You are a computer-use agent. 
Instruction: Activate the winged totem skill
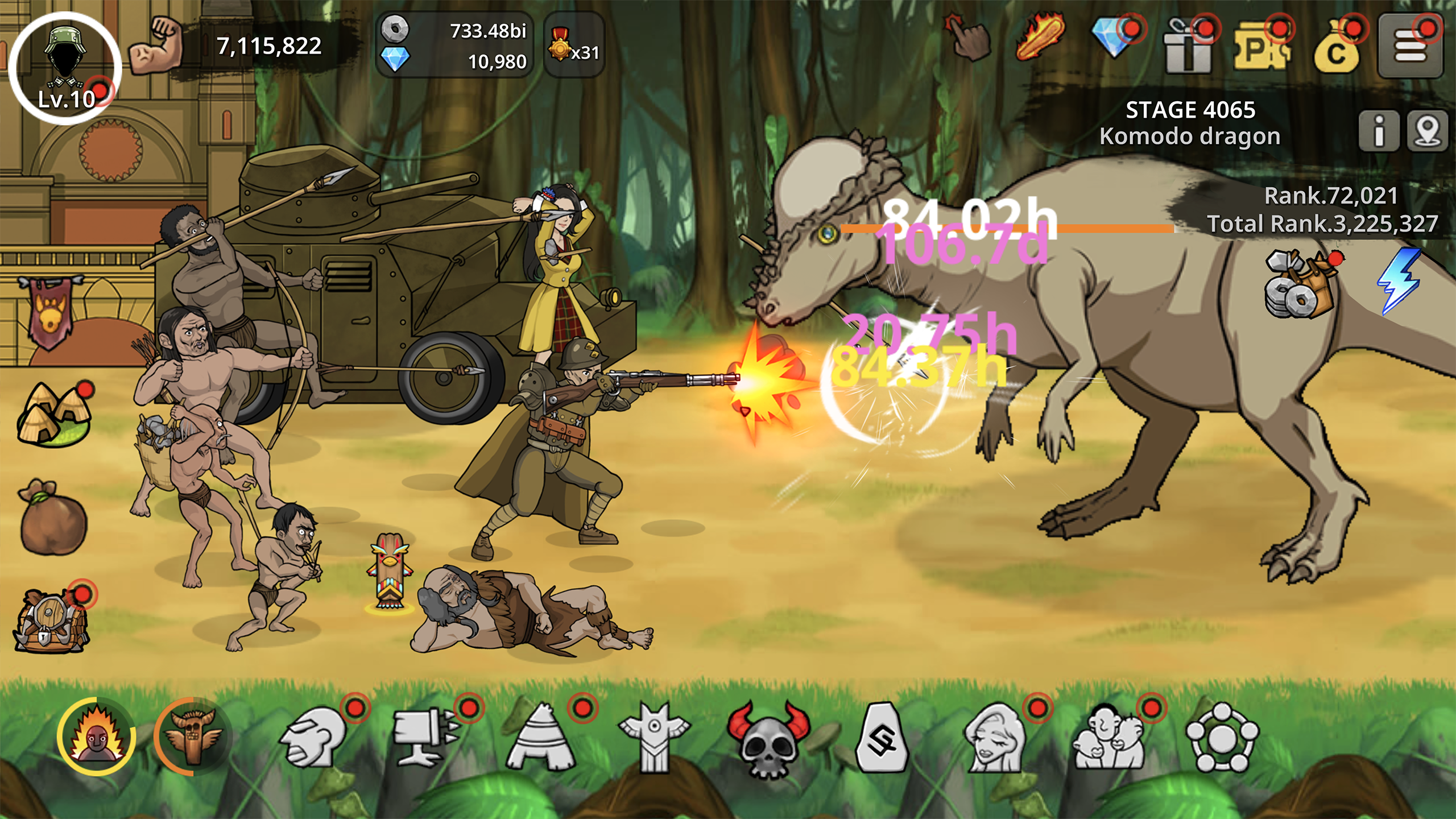pos(192,736)
